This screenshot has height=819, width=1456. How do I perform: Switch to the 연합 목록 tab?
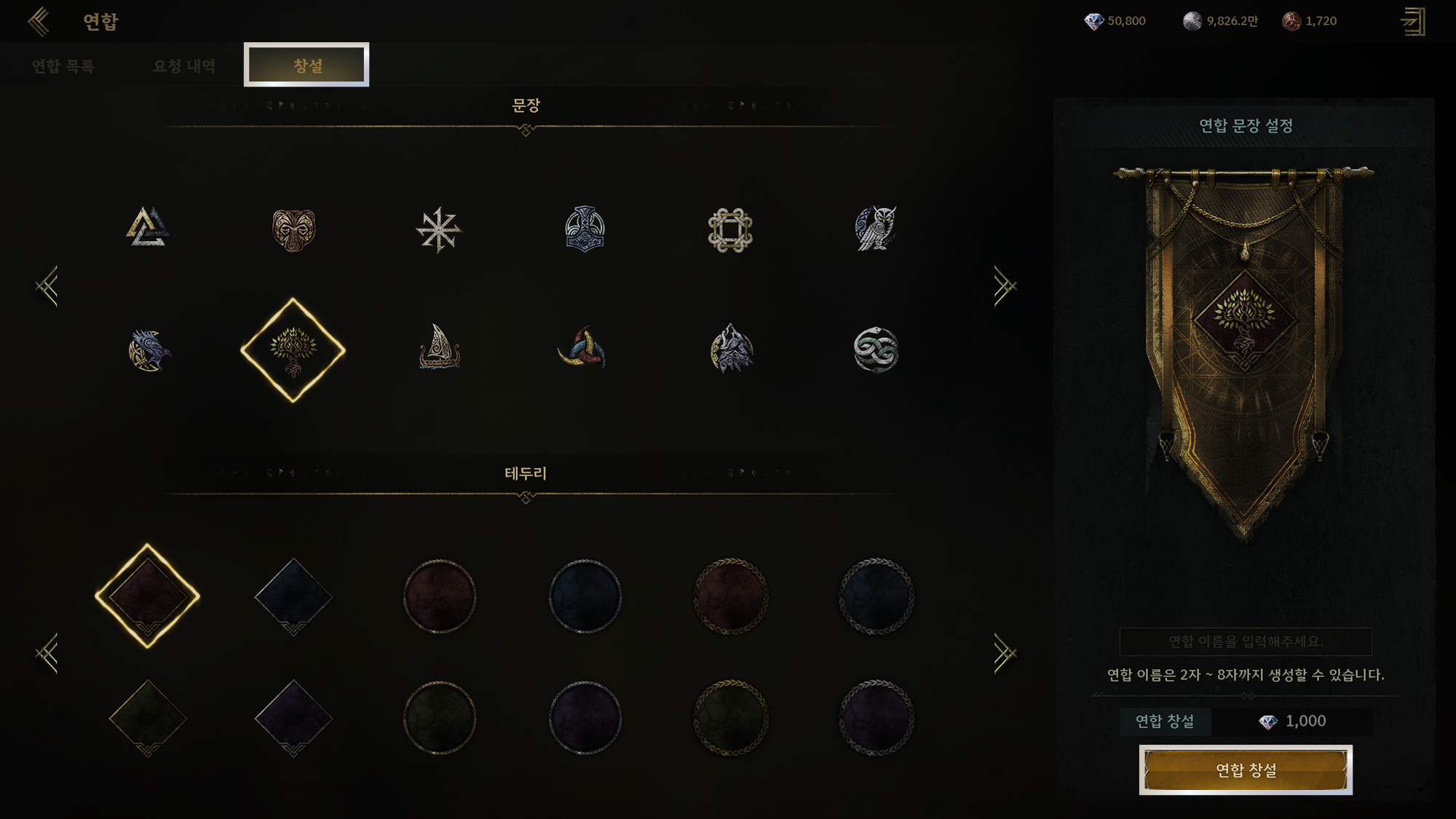click(63, 66)
